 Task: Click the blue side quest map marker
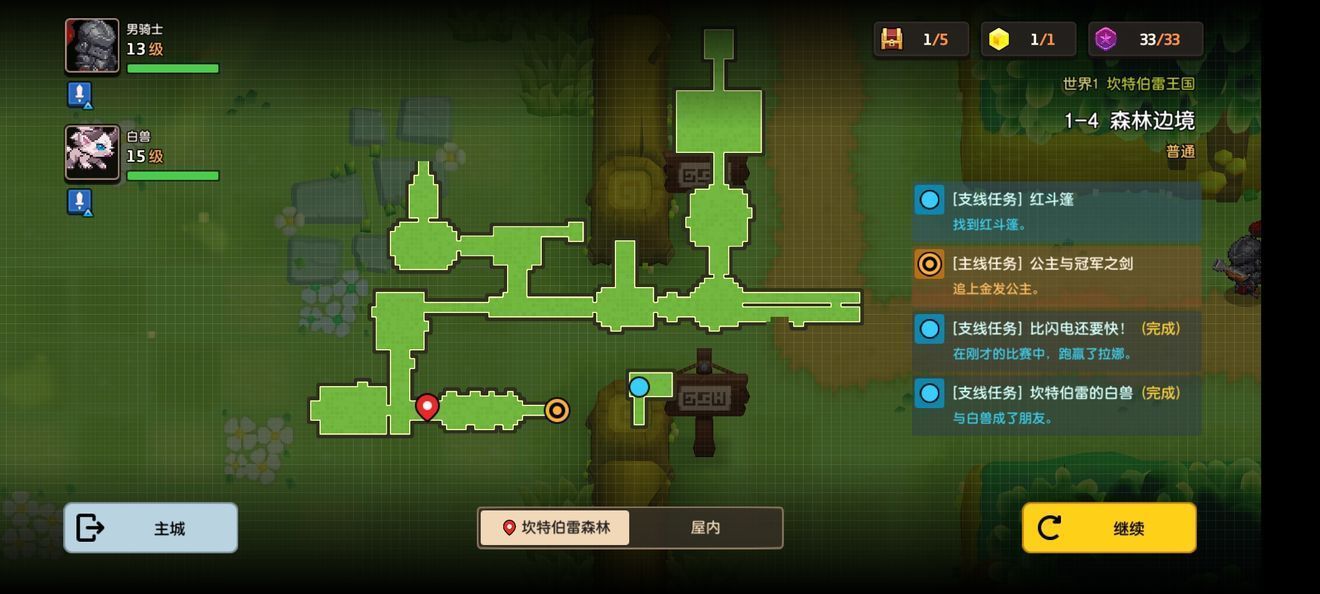[x=639, y=387]
